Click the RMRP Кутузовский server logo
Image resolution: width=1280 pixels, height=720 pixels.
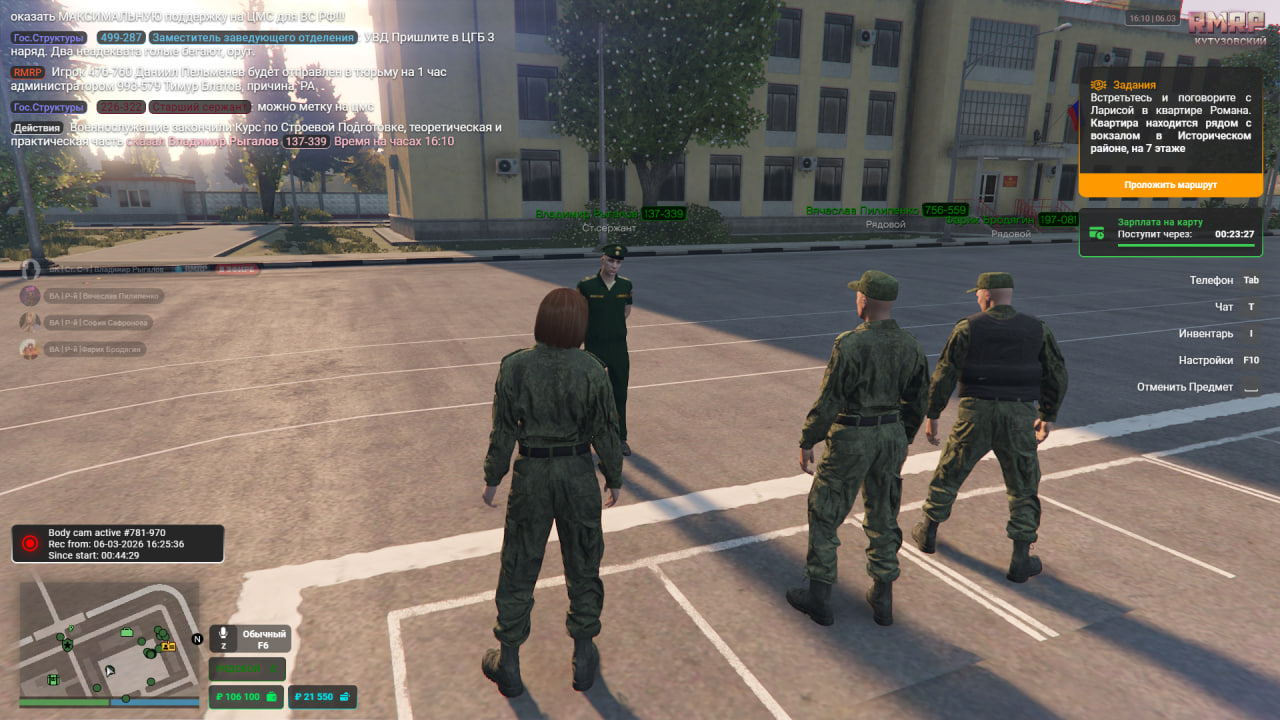pos(1227,26)
